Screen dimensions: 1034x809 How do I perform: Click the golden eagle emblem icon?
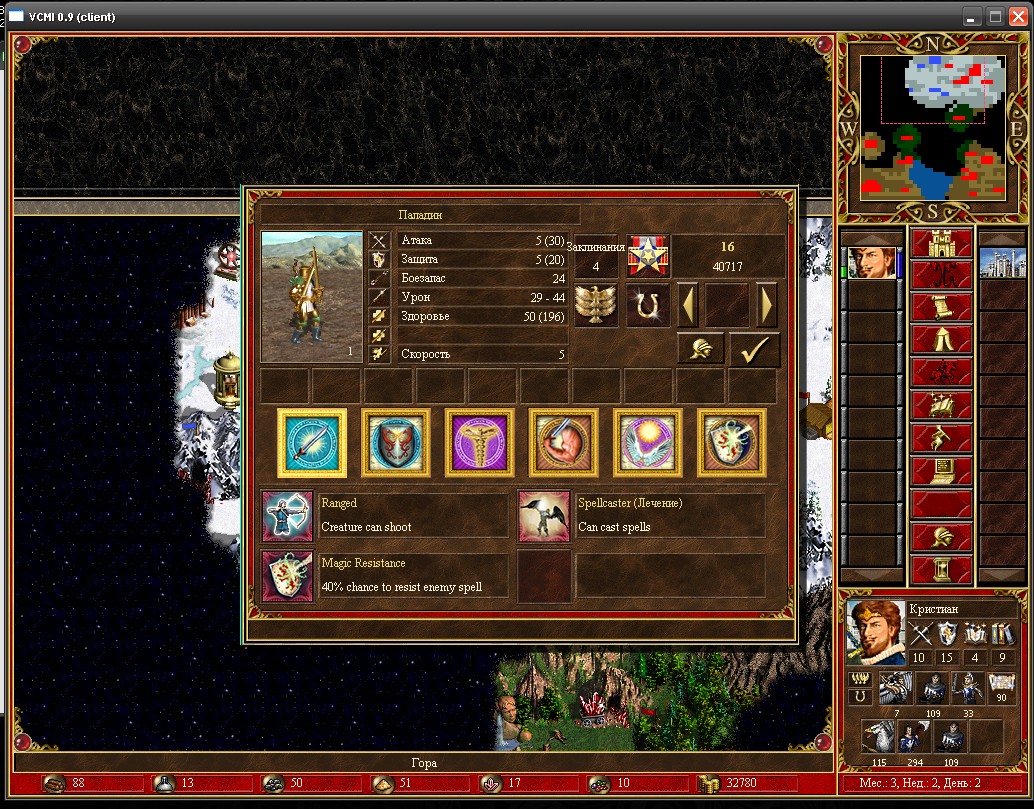[596, 305]
